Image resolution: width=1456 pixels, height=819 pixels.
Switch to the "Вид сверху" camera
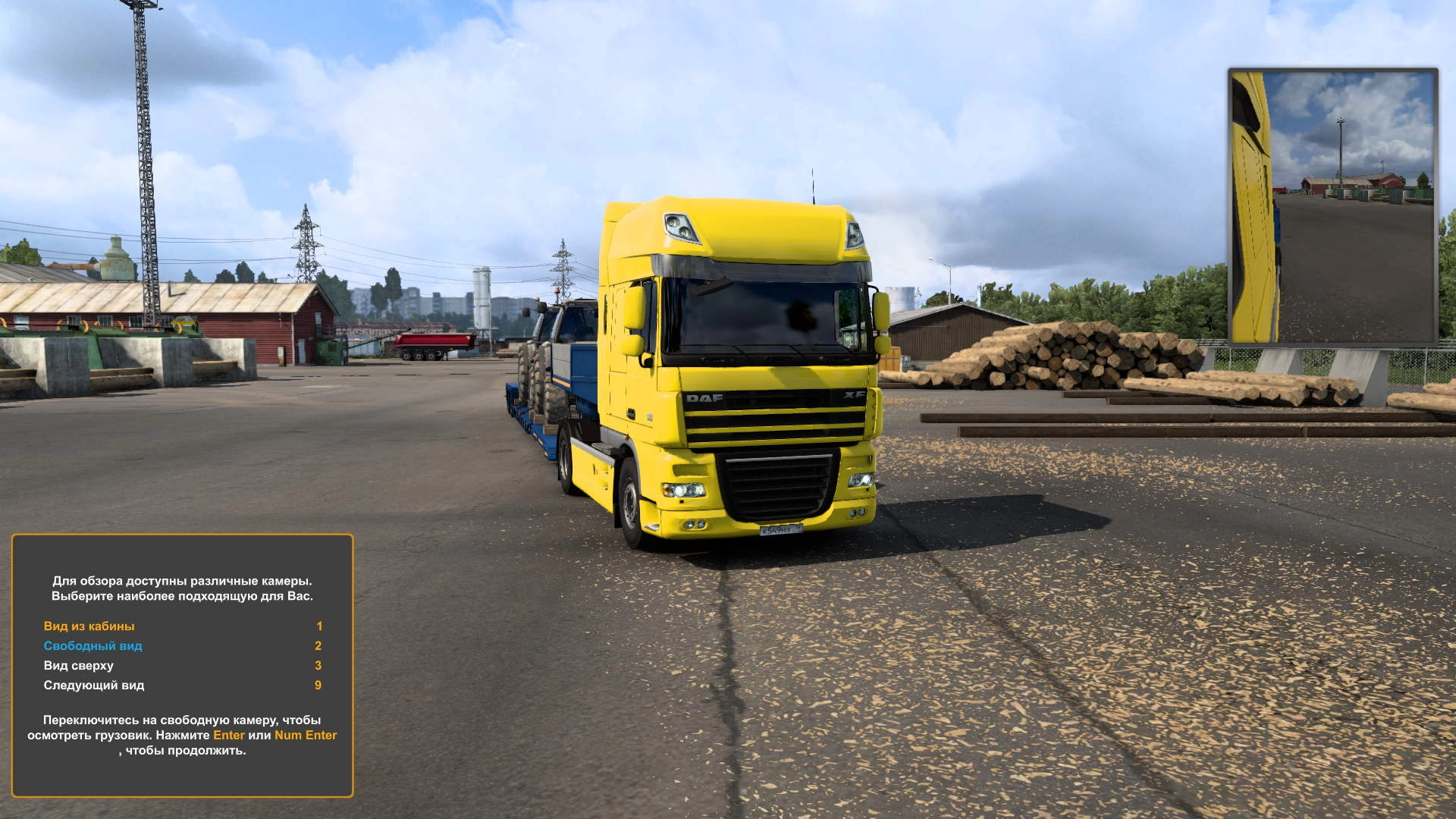(x=78, y=666)
